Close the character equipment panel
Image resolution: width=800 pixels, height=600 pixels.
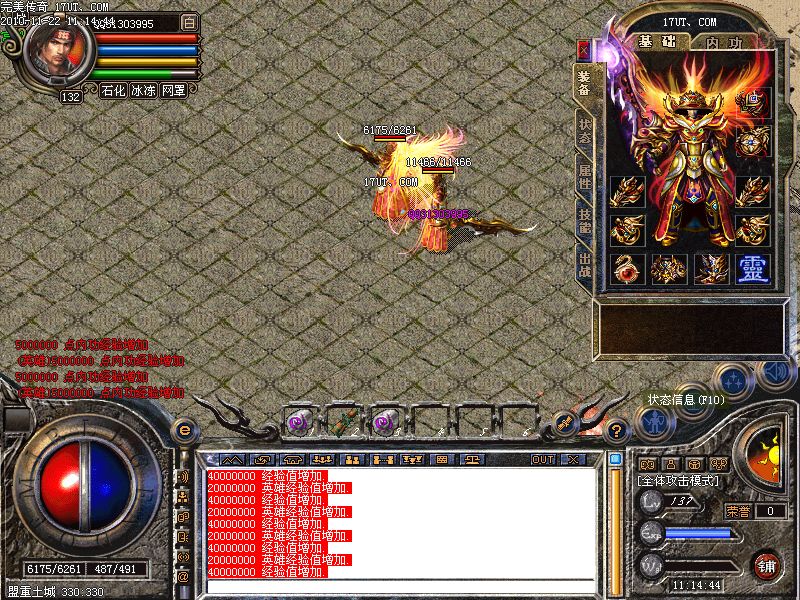point(584,48)
